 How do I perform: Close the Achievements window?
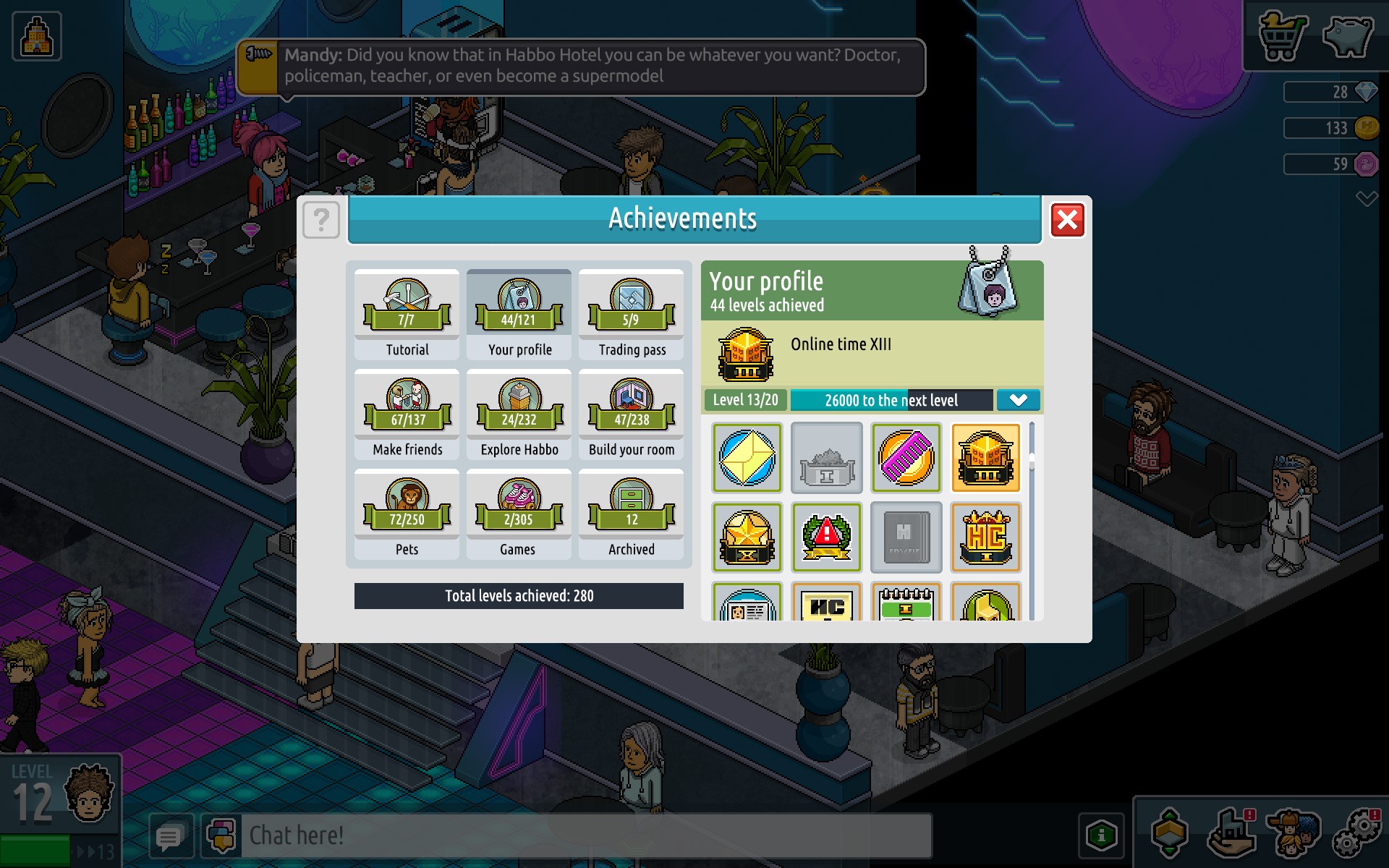coord(1067,220)
